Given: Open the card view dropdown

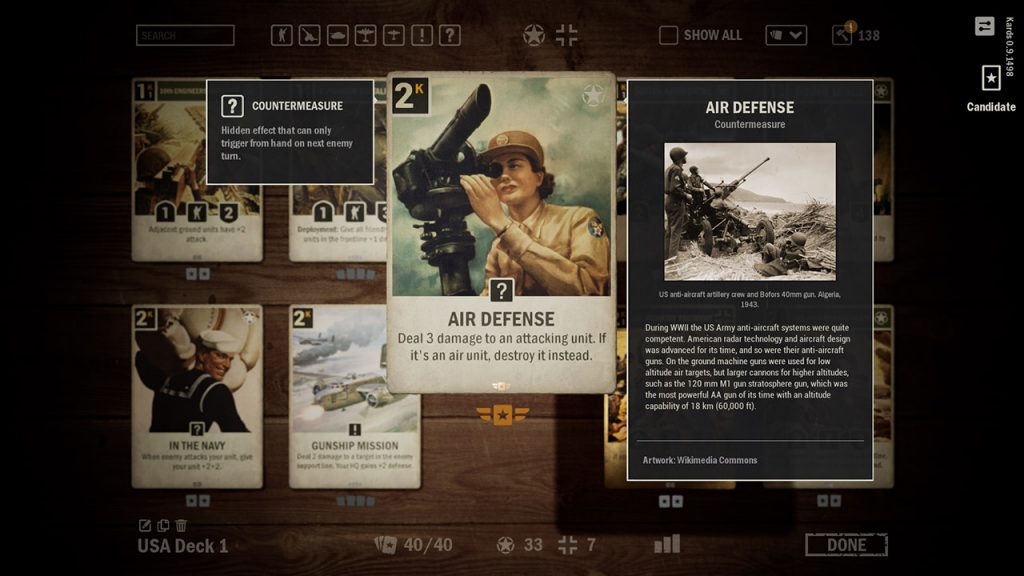Looking at the screenshot, I should [786, 35].
